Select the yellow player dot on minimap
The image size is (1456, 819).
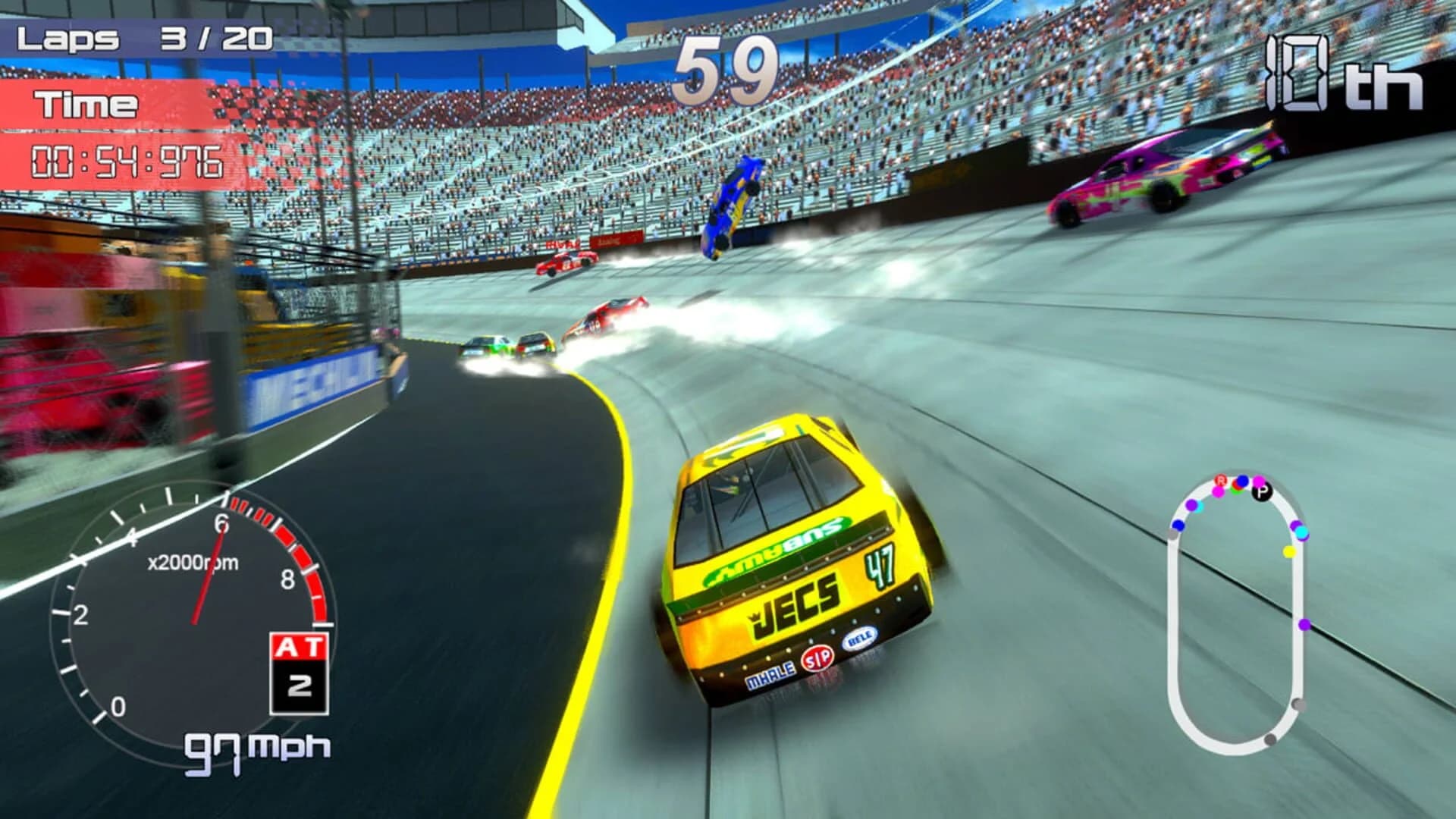[x=1289, y=551]
